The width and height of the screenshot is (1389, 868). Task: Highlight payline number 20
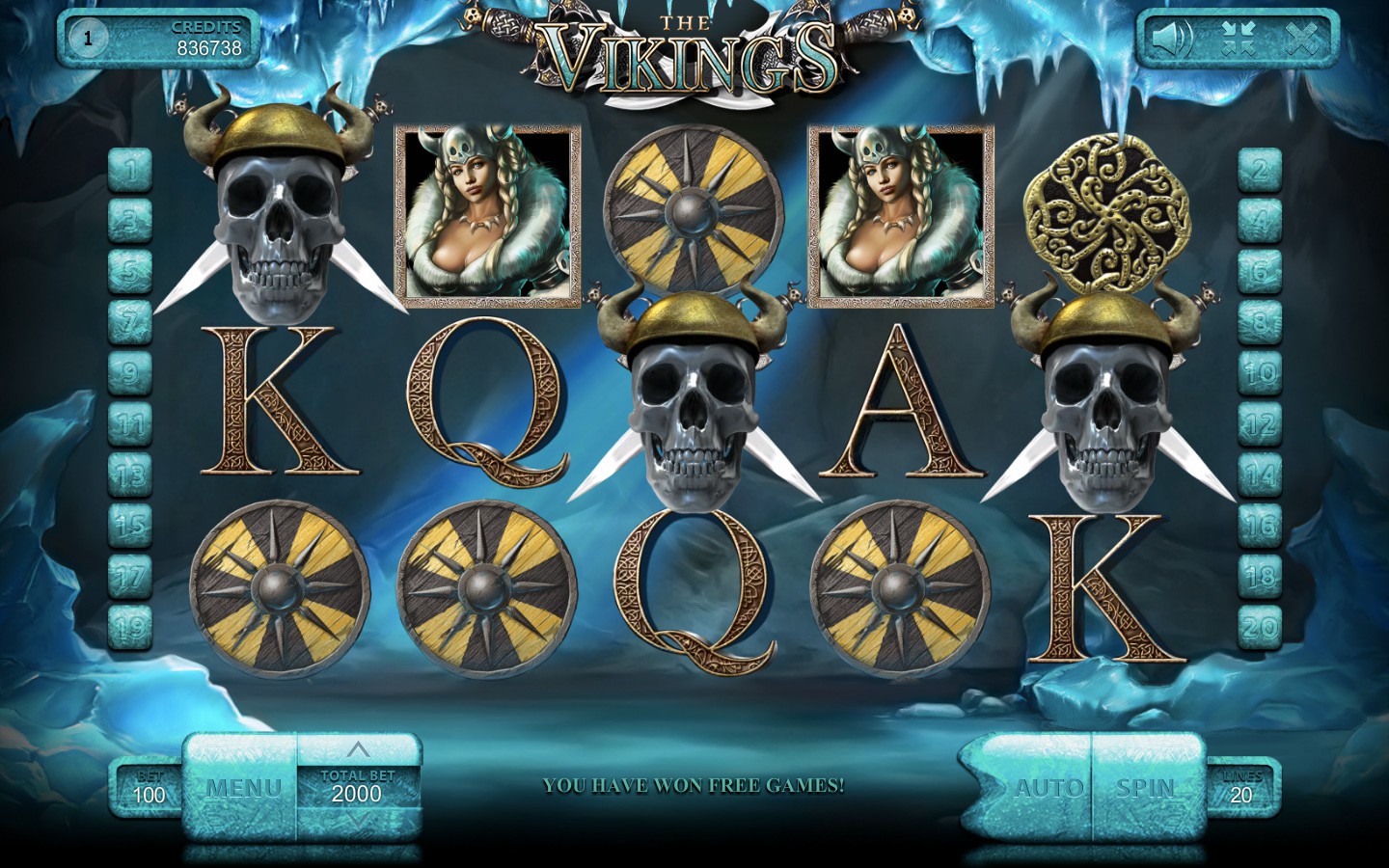pos(1260,627)
